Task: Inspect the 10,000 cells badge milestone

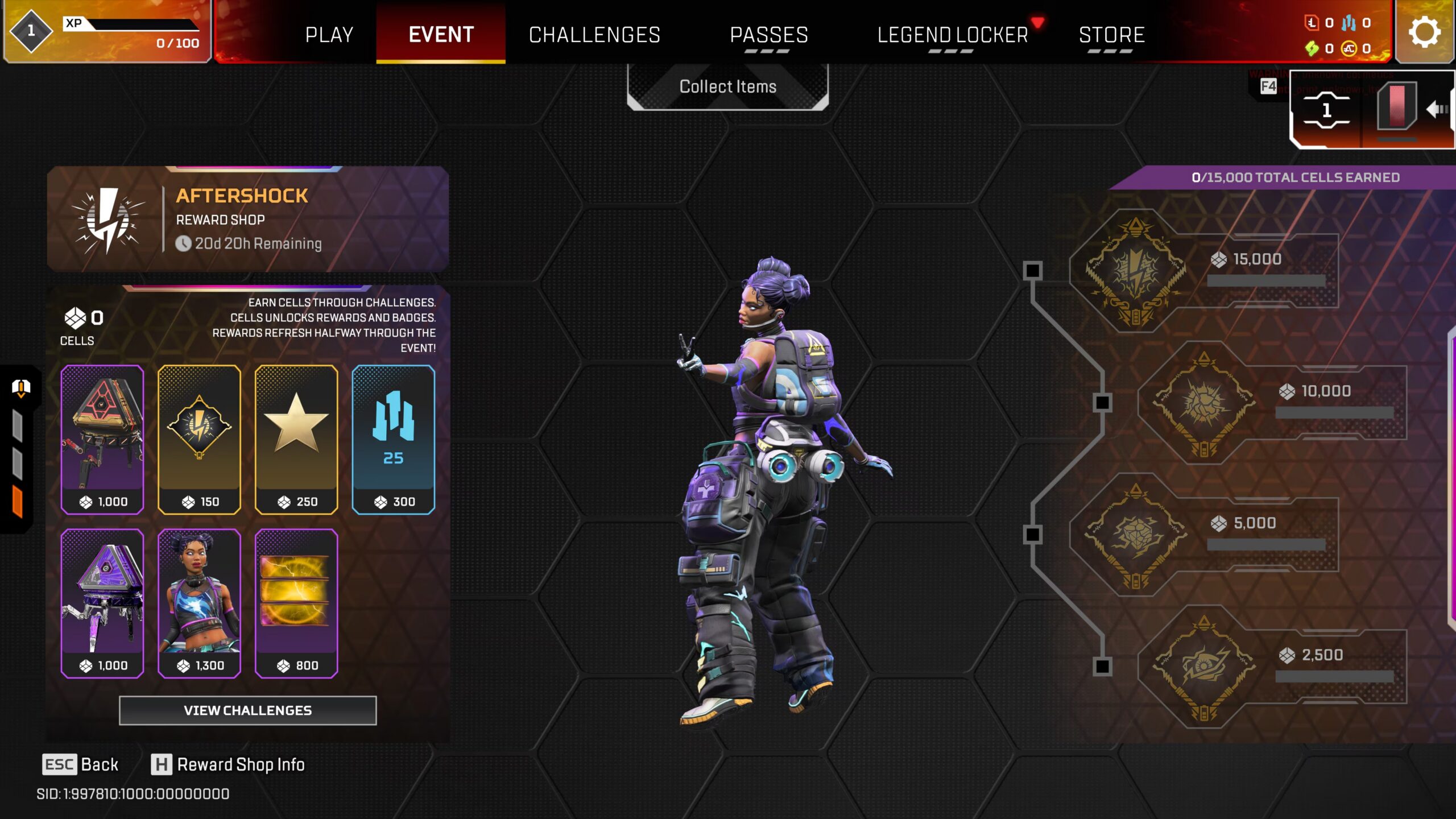Action: tap(1204, 403)
